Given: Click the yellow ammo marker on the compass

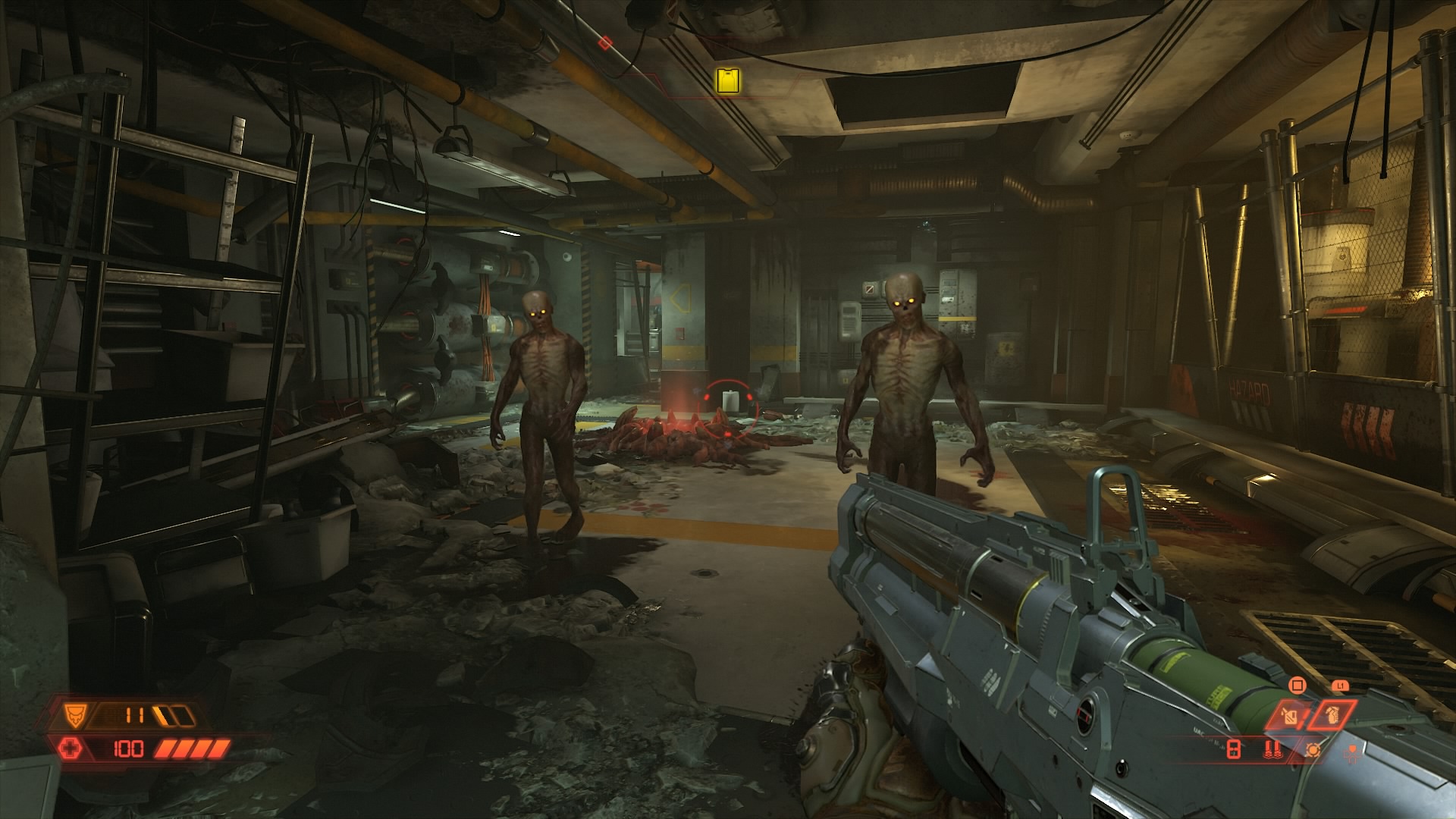Looking at the screenshot, I should point(728,80).
